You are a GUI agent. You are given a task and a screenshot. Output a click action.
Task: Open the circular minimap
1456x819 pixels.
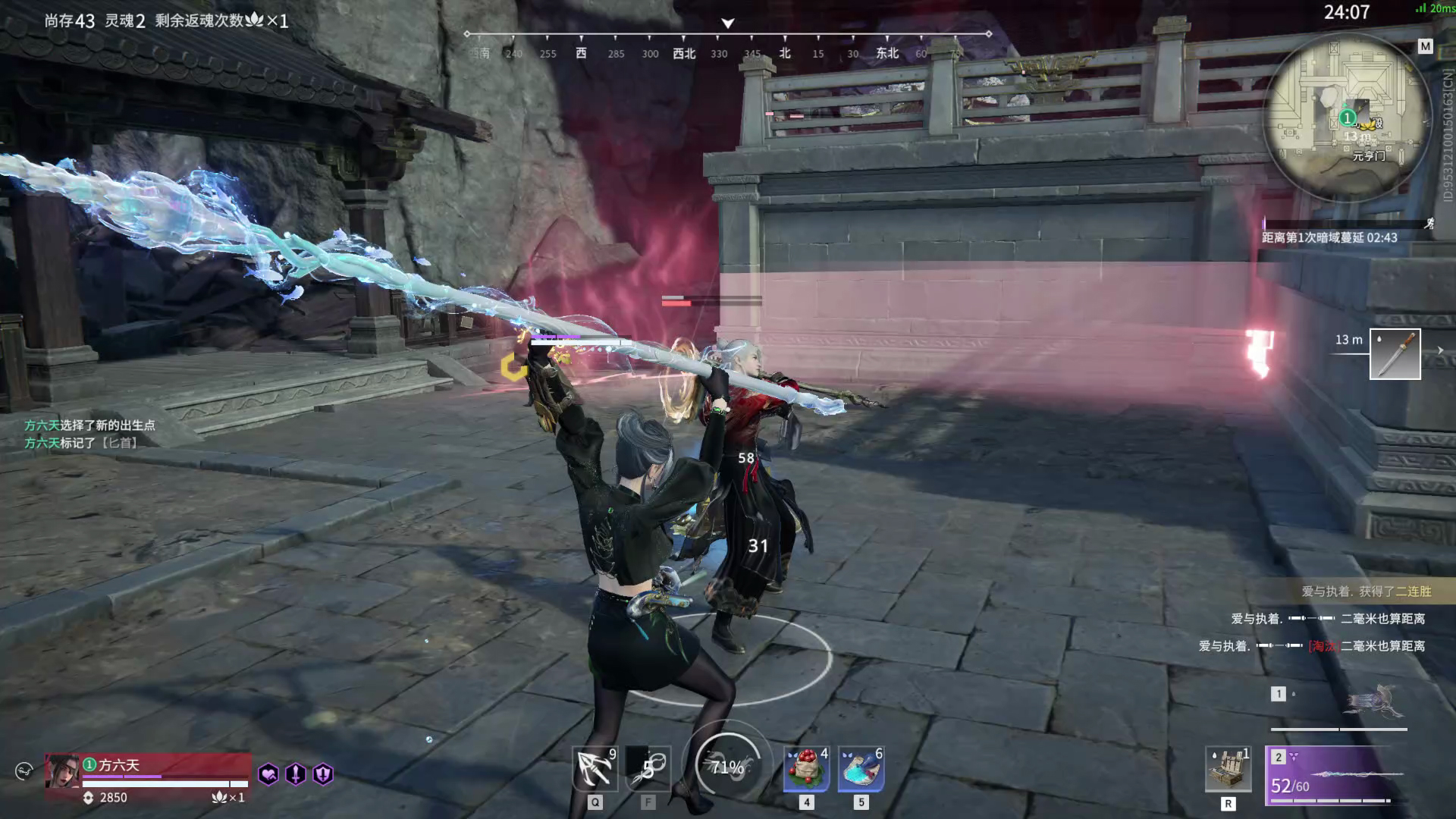1346,118
